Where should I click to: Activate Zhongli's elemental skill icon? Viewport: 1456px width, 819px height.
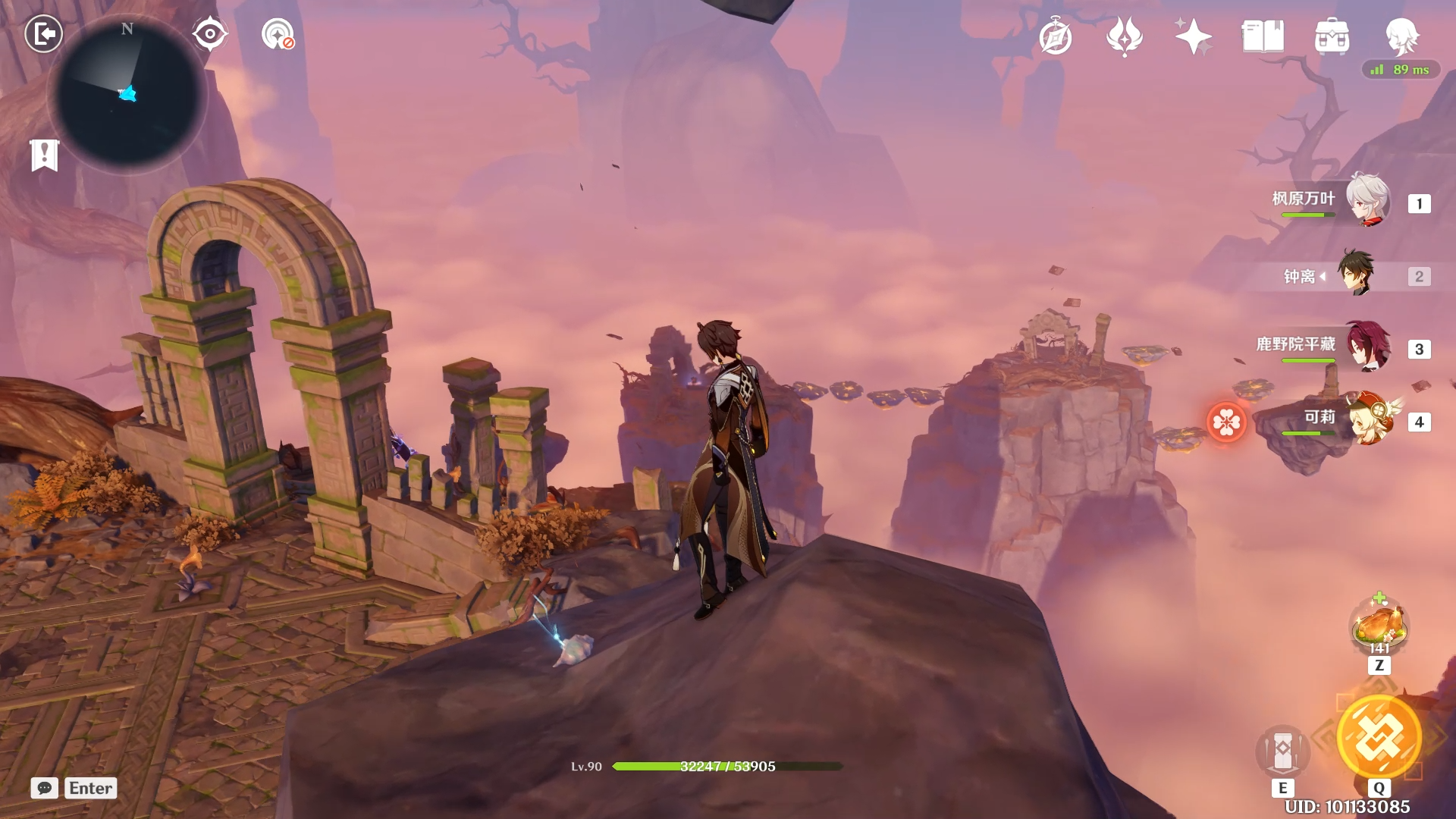click(1282, 750)
